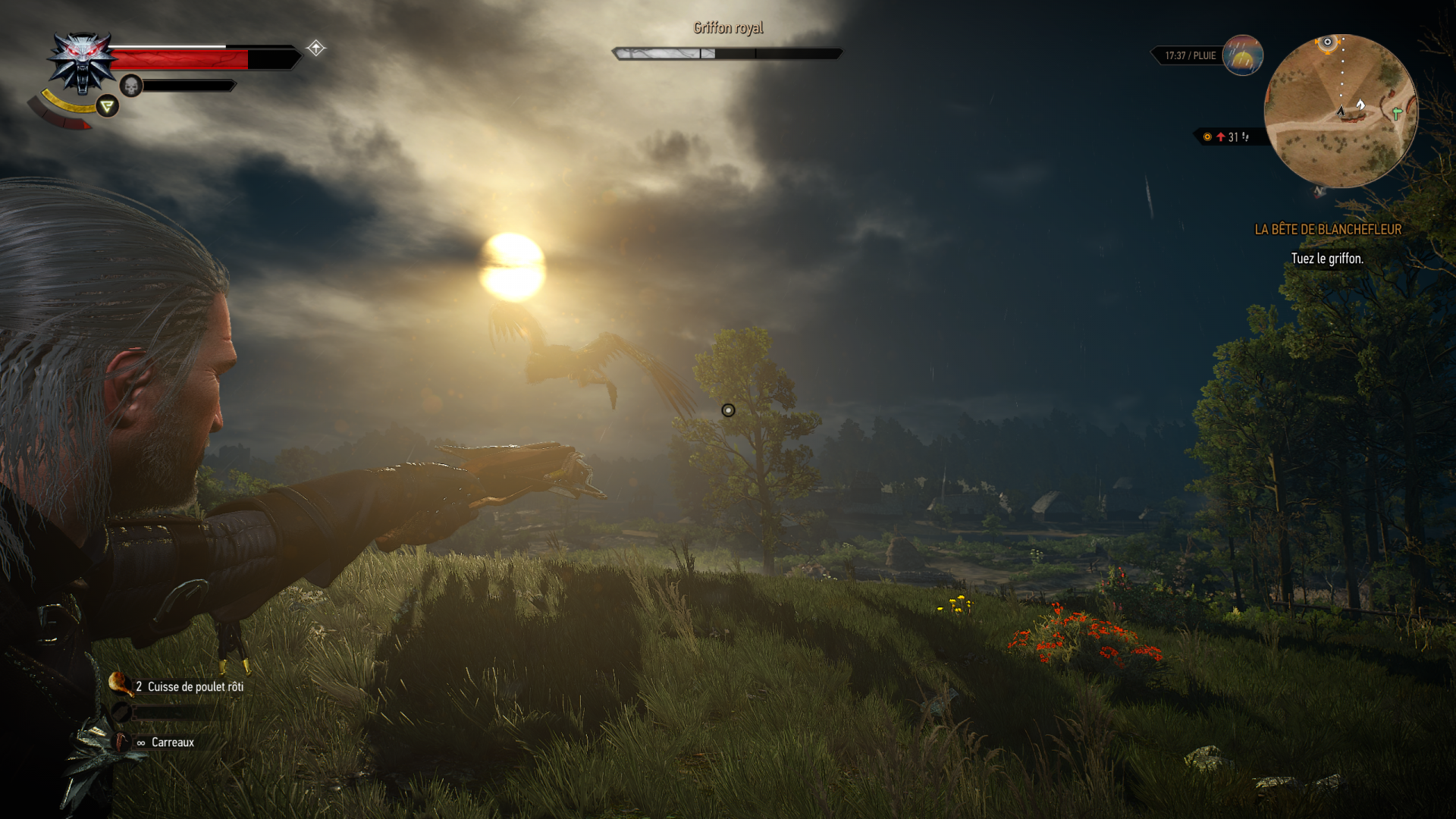Click the green signpost marker on minimap
The height and width of the screenshot is (819, 1456).
click(x=1397, y=113)
